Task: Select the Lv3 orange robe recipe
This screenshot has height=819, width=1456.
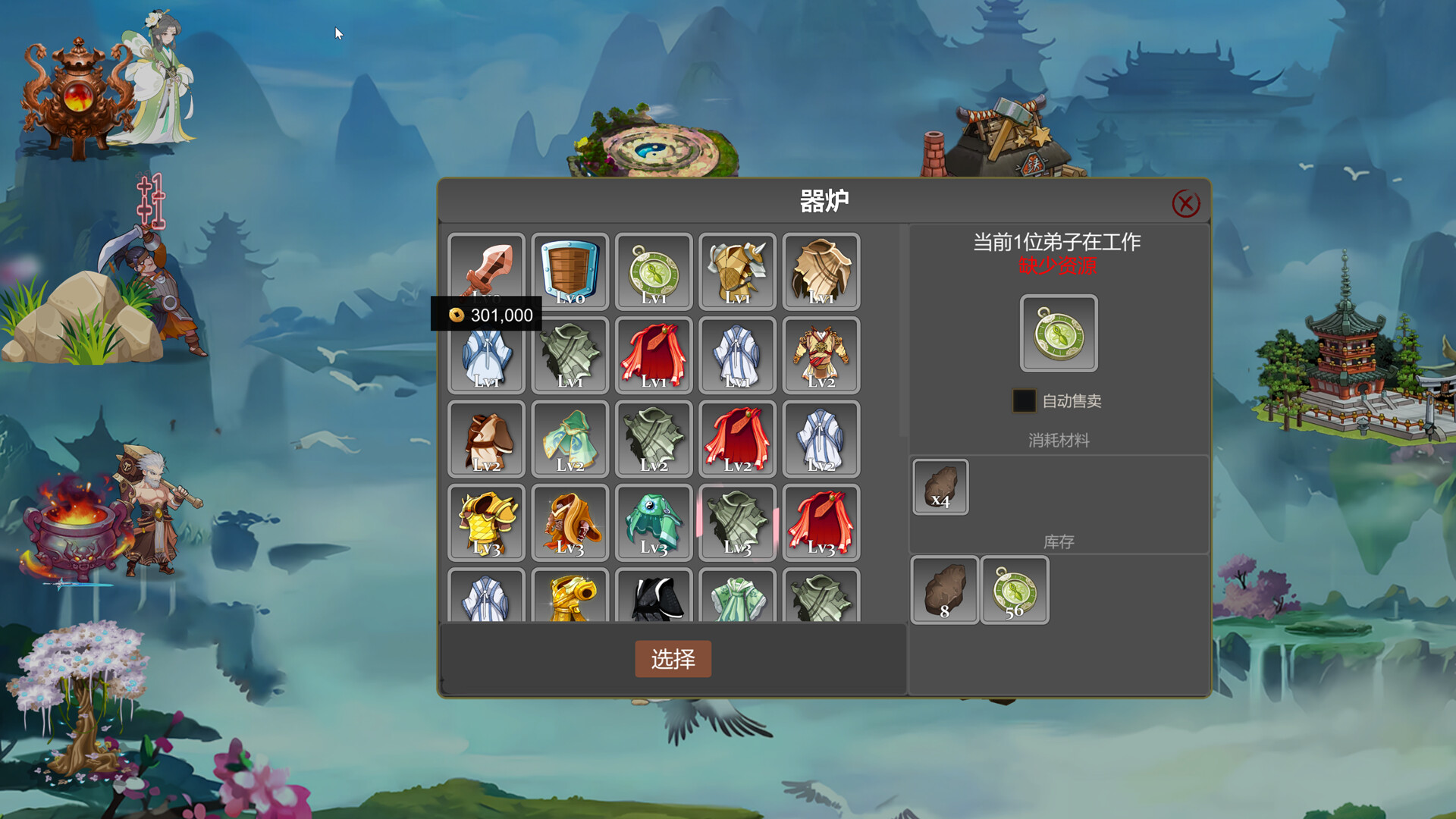Action: point(570,522)
